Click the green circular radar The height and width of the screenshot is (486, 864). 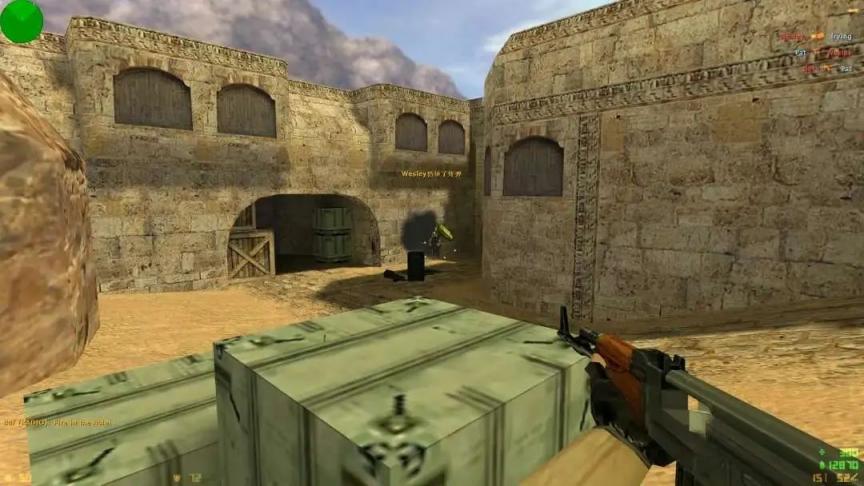[x=21, y=21]
